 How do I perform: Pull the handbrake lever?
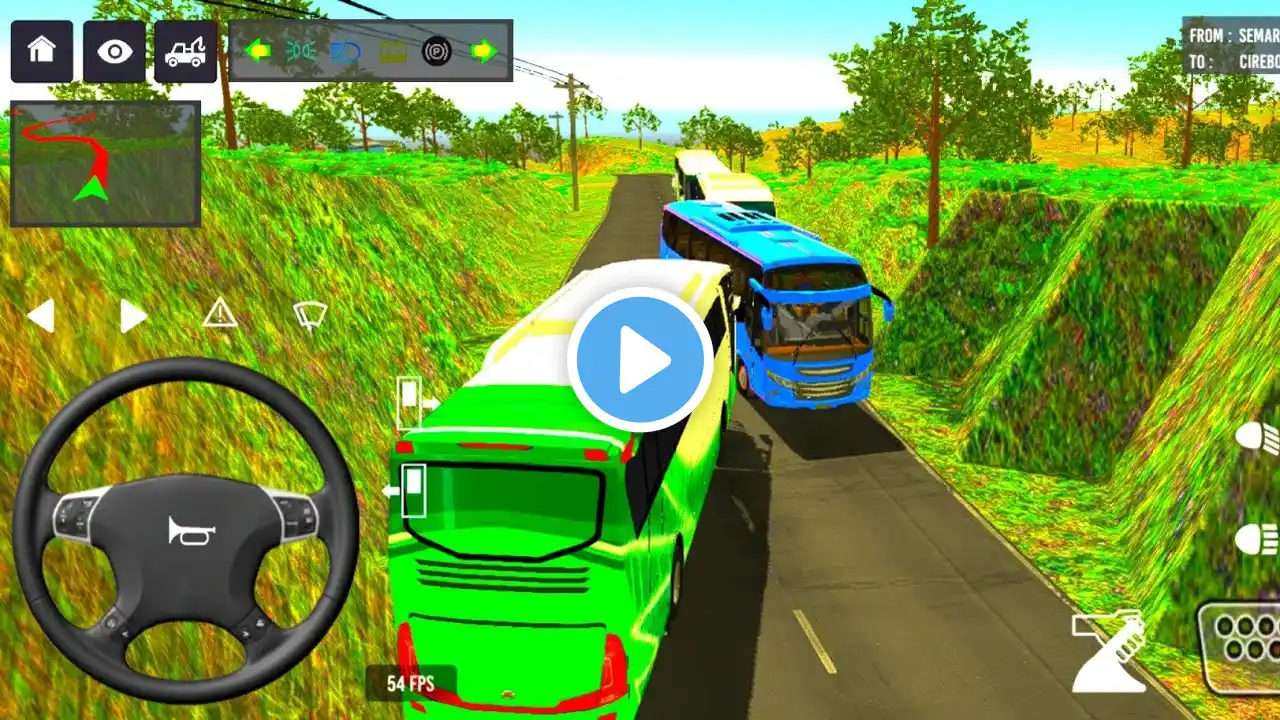(1108, 652)
